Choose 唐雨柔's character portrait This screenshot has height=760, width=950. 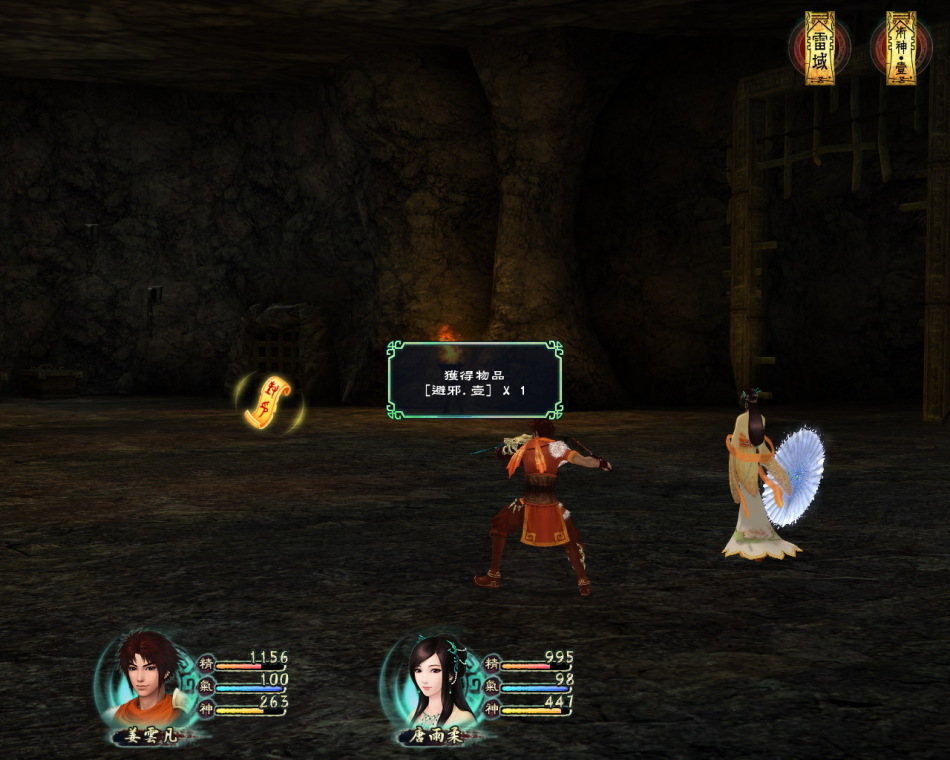point(429,678)
